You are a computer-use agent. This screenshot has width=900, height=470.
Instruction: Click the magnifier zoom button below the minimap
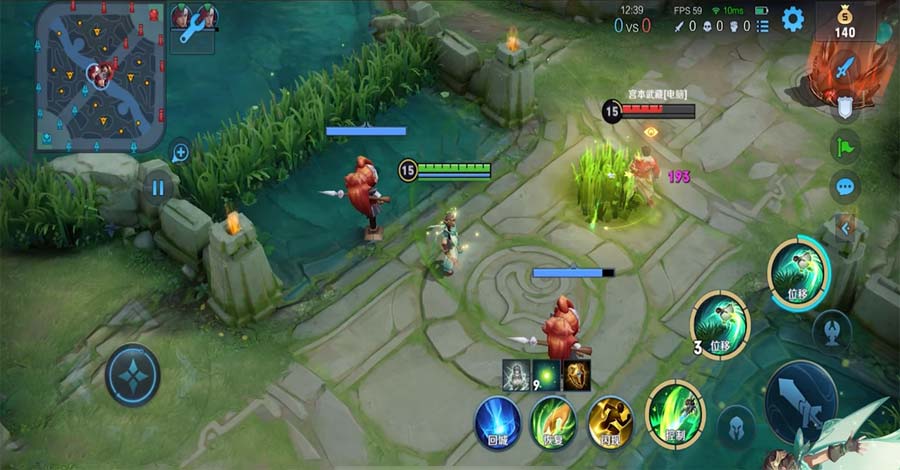181,152
